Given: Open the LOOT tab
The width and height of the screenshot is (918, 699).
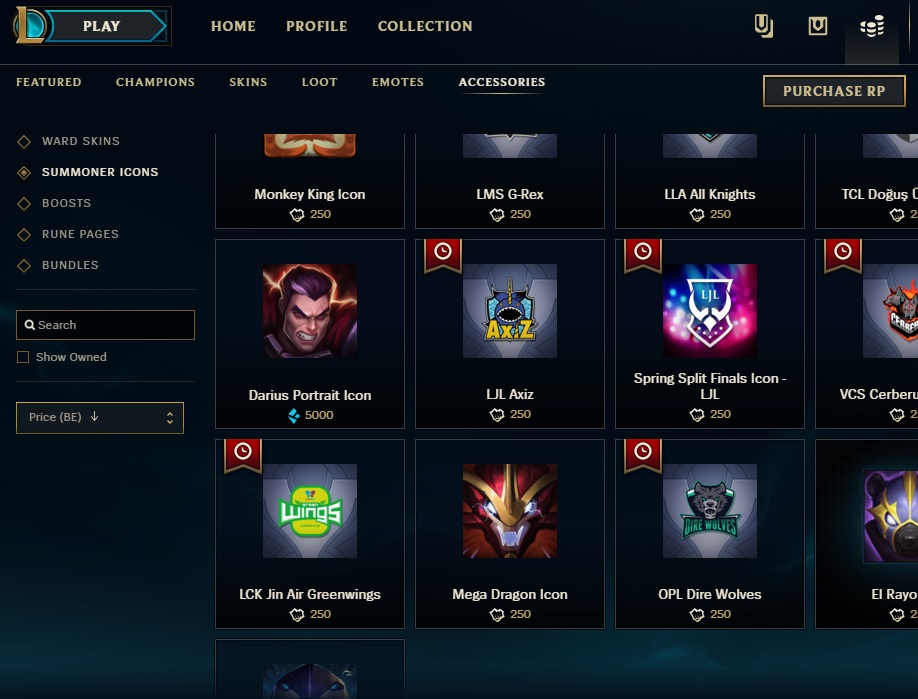Looking at the screenshot, I should pos(319,82).
